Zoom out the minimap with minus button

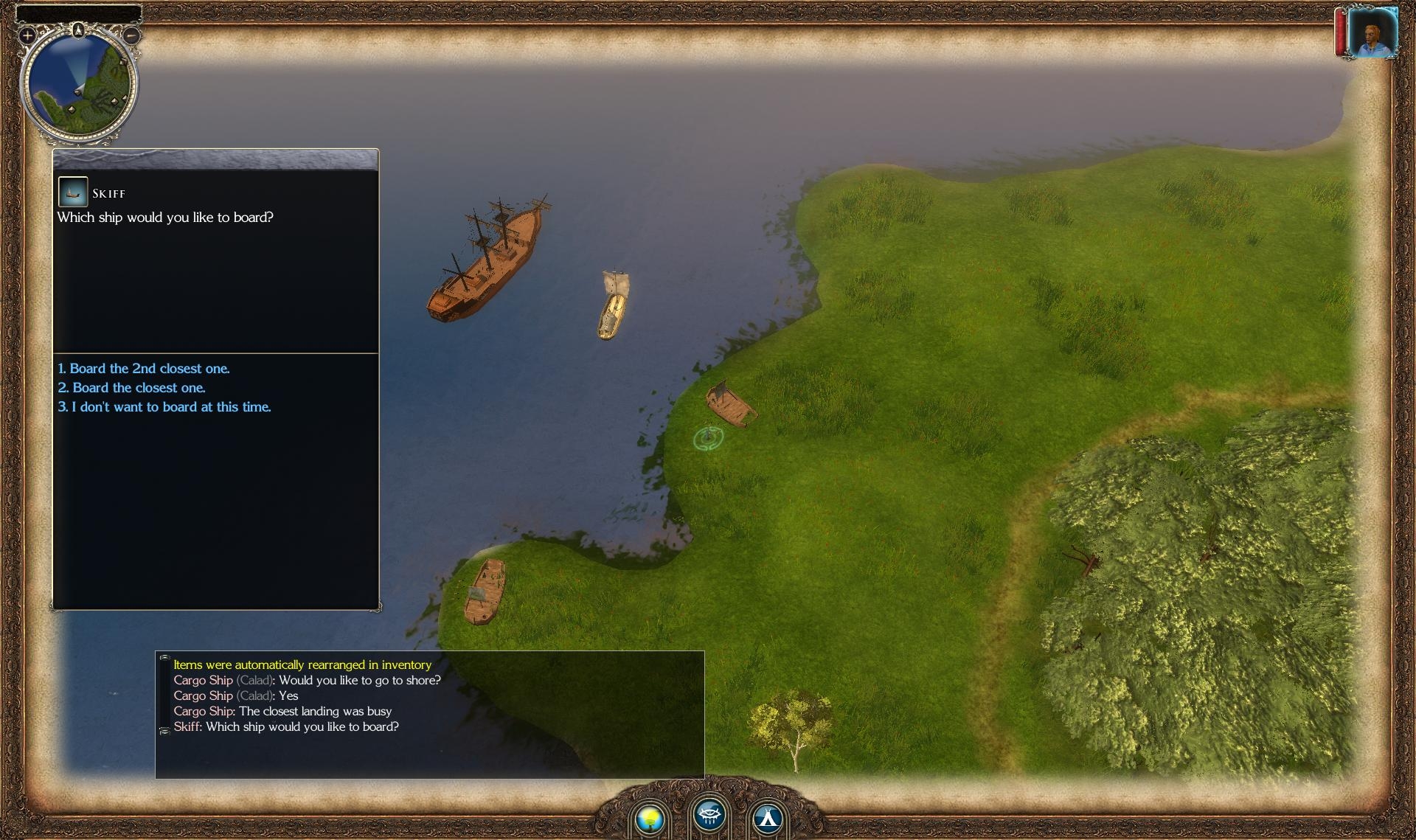click(131, 35)
